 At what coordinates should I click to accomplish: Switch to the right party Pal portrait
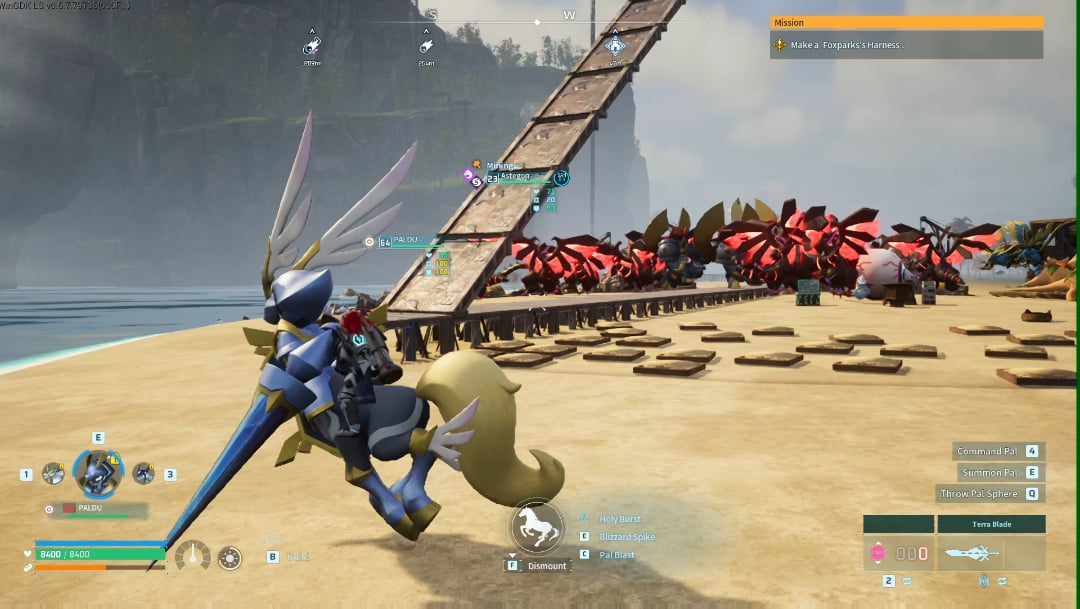coord(143,473)
